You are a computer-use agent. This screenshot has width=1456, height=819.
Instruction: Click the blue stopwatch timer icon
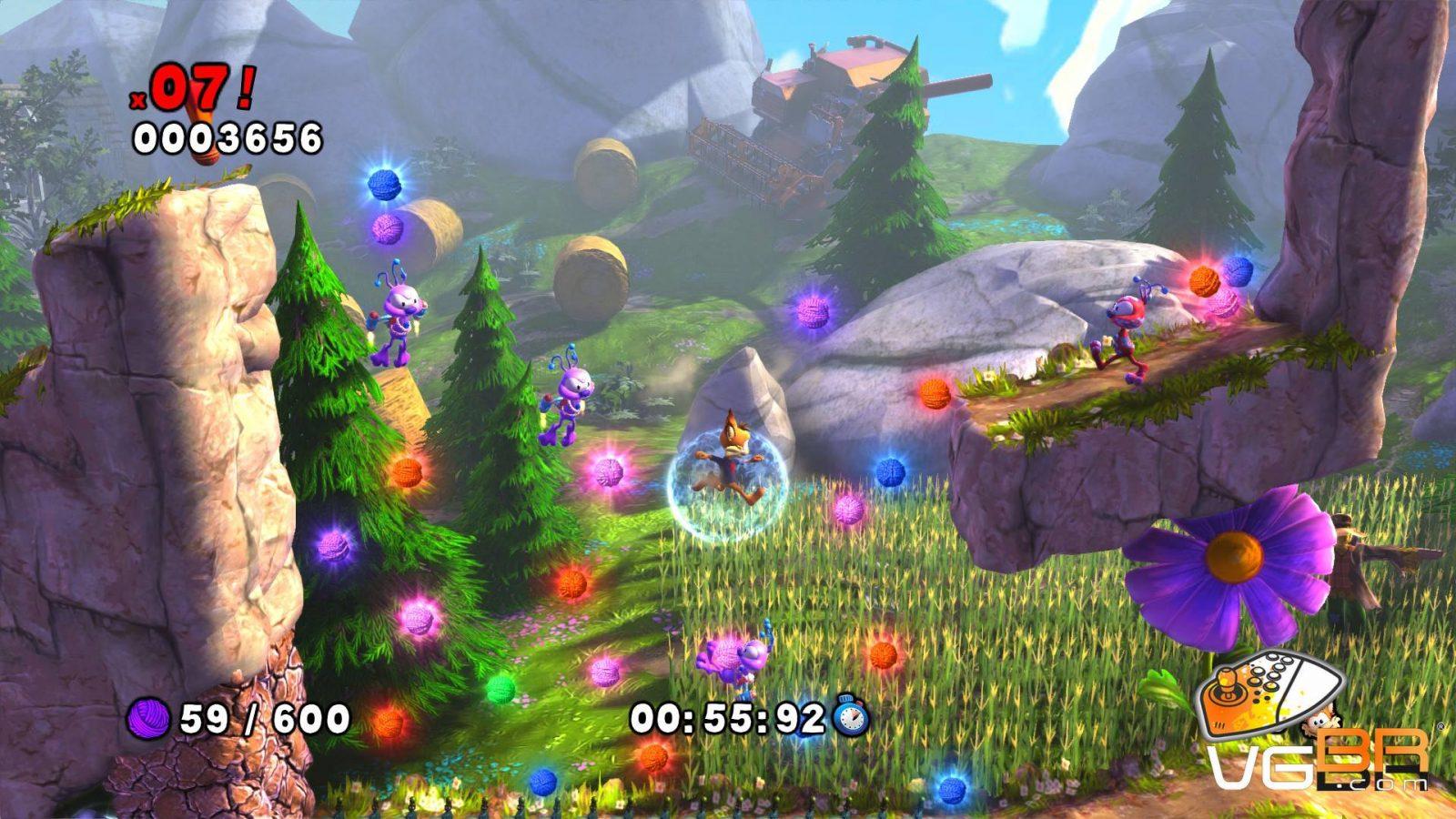pyautogui.click(x=850, y=717)
